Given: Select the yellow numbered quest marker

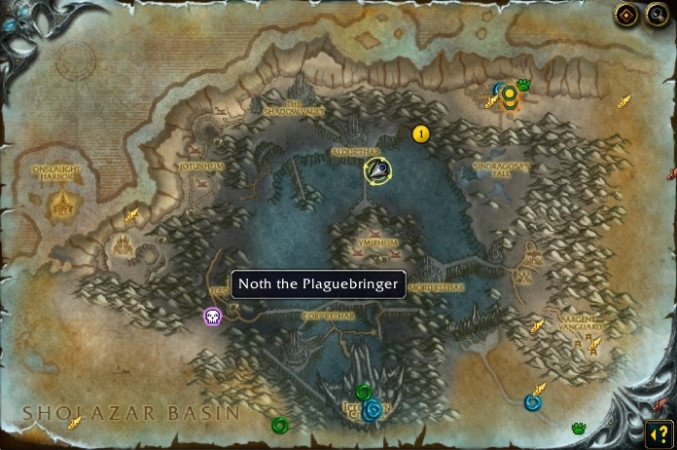Looking at the screenshot, I should 421,133.
